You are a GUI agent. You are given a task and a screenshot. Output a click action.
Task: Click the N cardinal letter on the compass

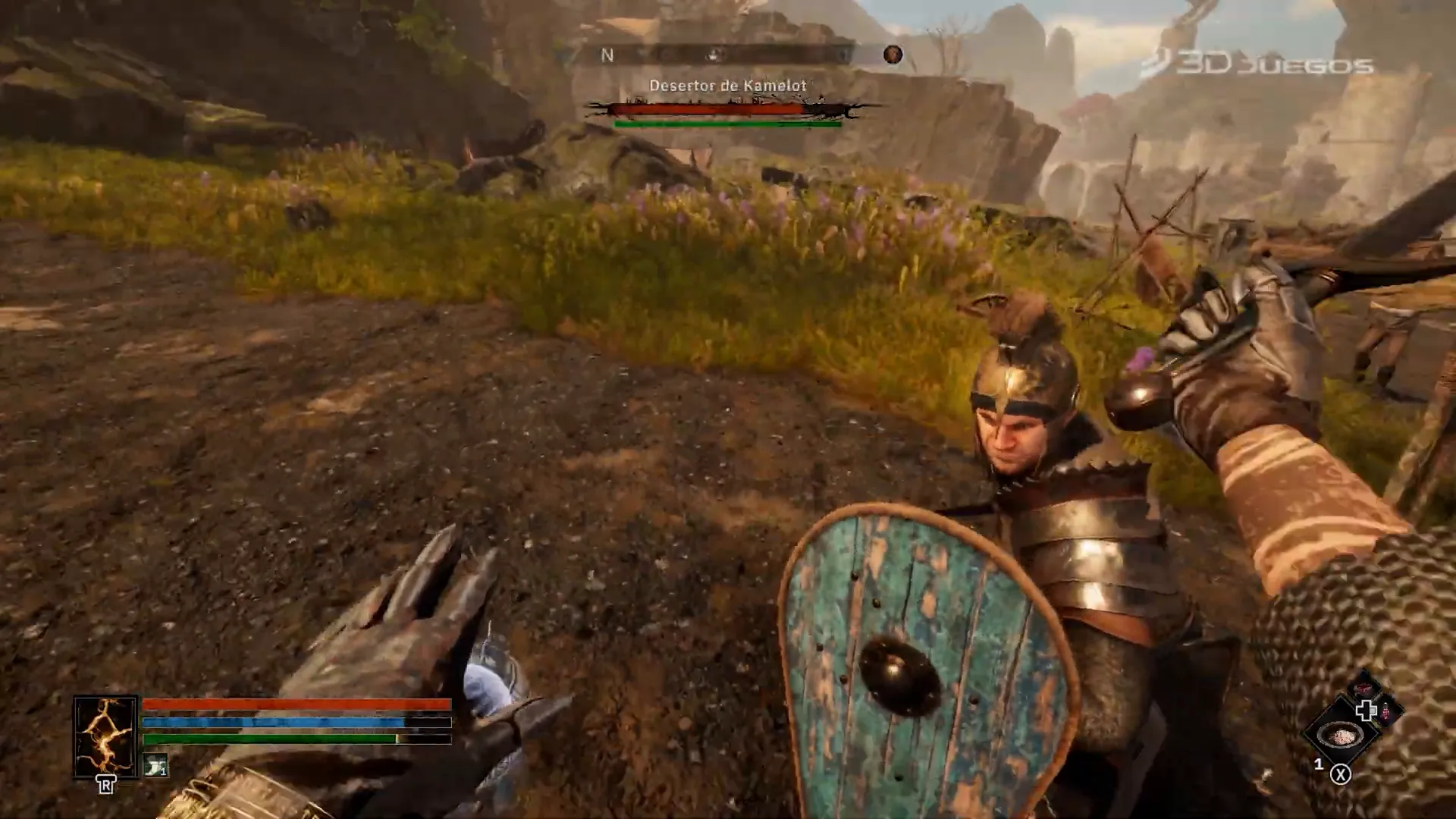(x=609, y=55)
